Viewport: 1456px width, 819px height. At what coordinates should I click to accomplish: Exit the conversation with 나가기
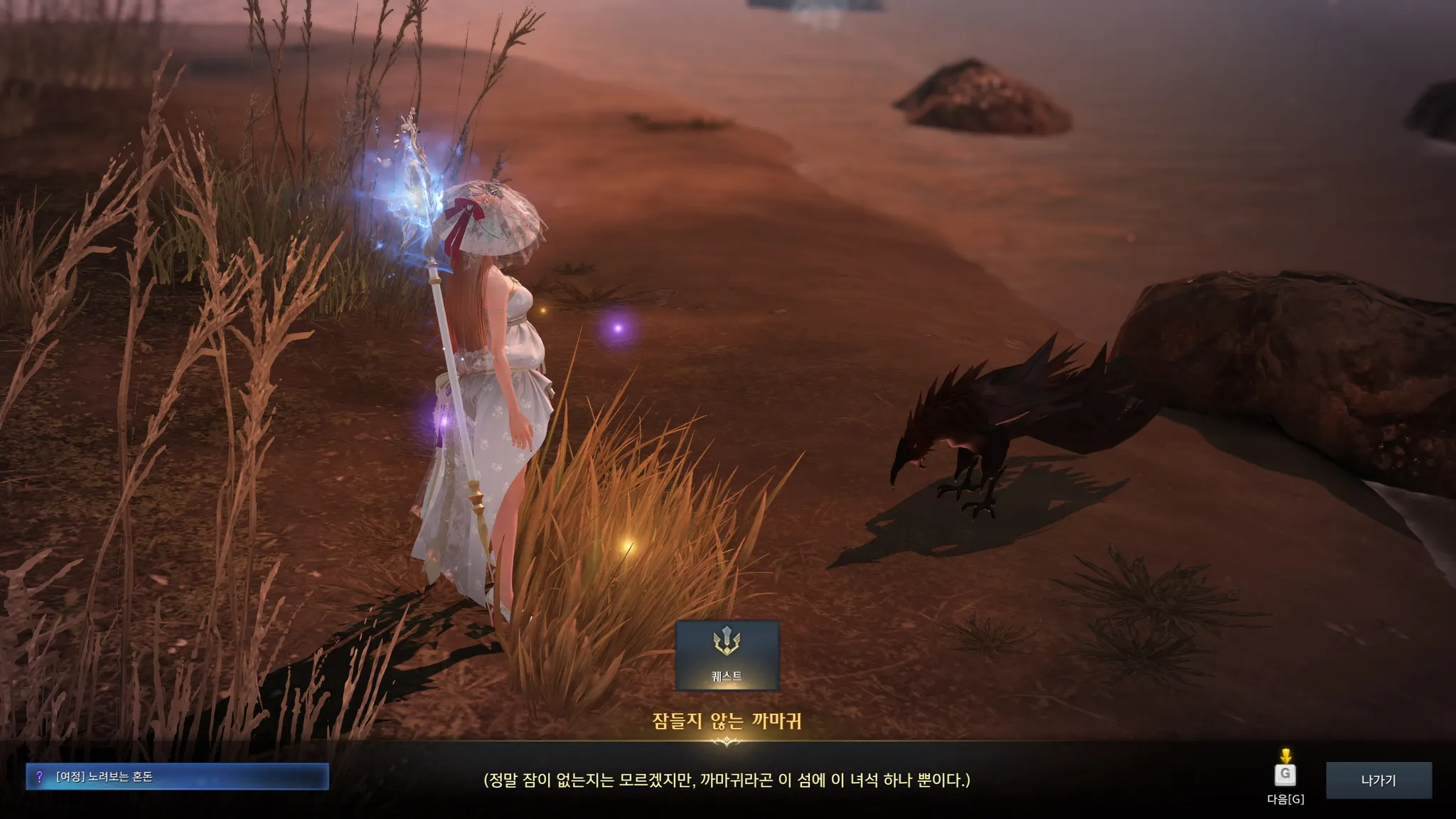click(1379, 780)
